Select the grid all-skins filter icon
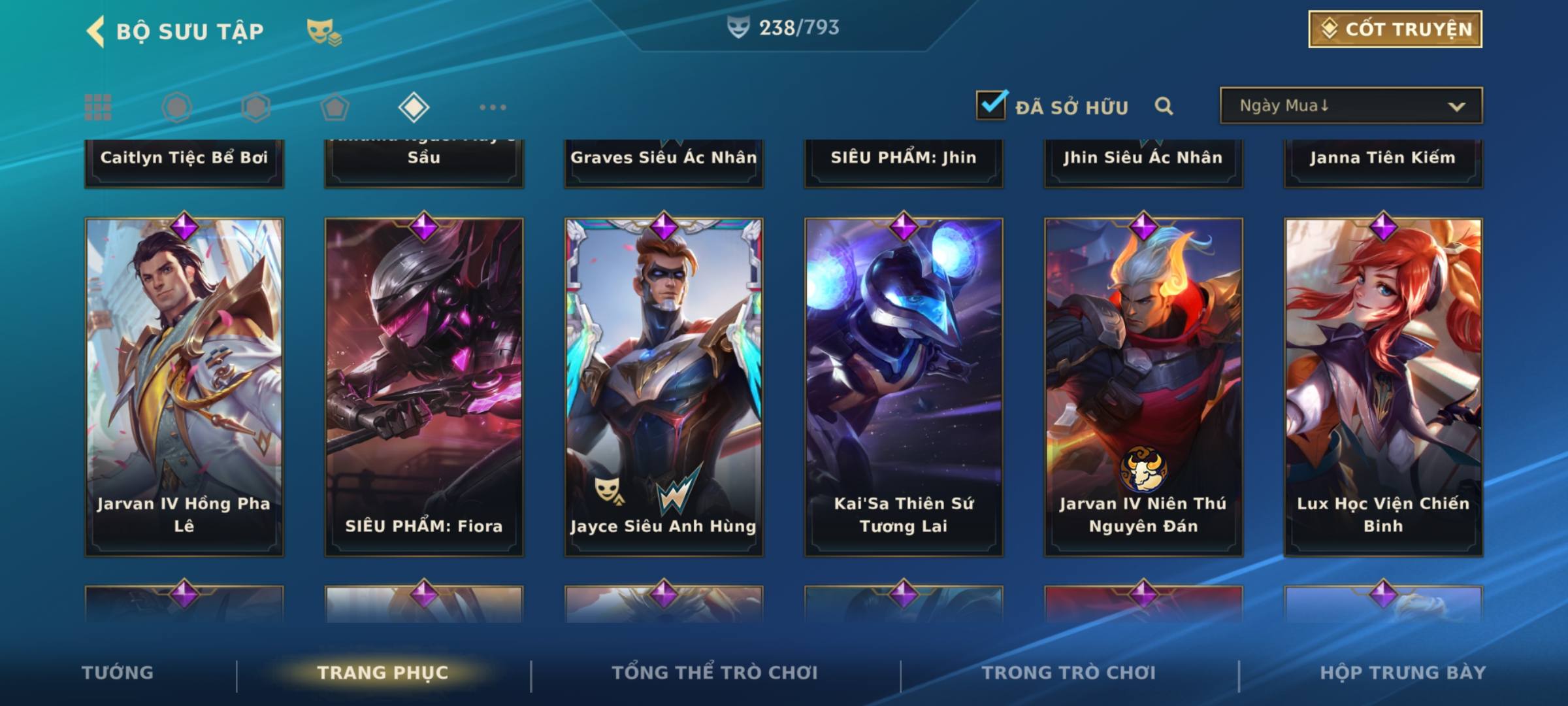Image resolution: width=1568 pixels, height=706 pixels. (98, 107)
